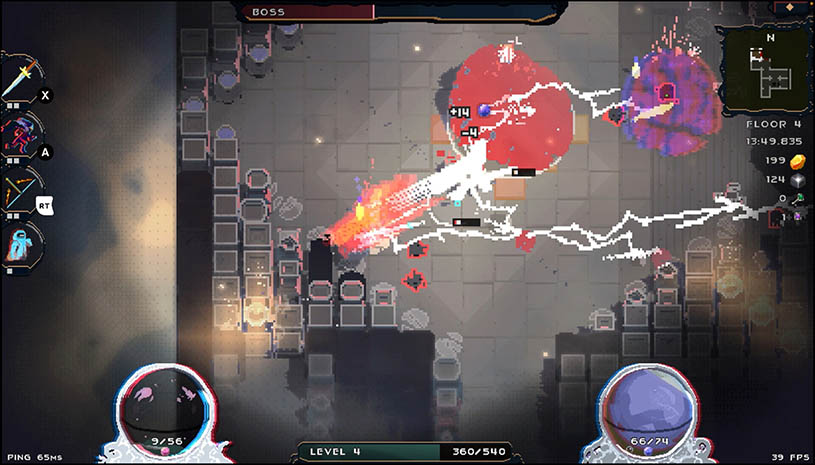
Task: Select the sword weapon ability icon
Action: (x=21, y=79)
